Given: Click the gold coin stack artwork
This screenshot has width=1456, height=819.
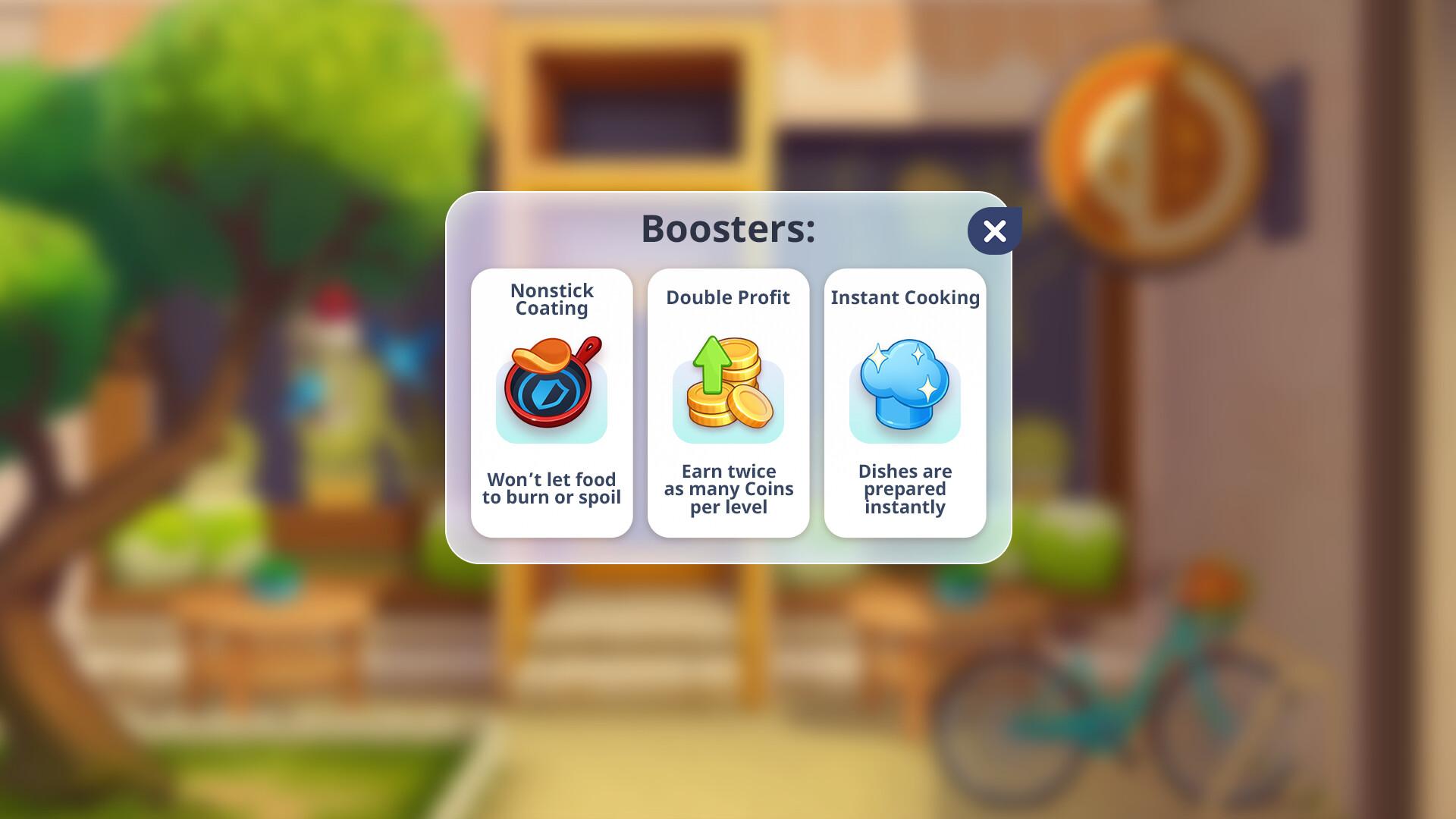Looking at the screenshot, I should (732, 402).
